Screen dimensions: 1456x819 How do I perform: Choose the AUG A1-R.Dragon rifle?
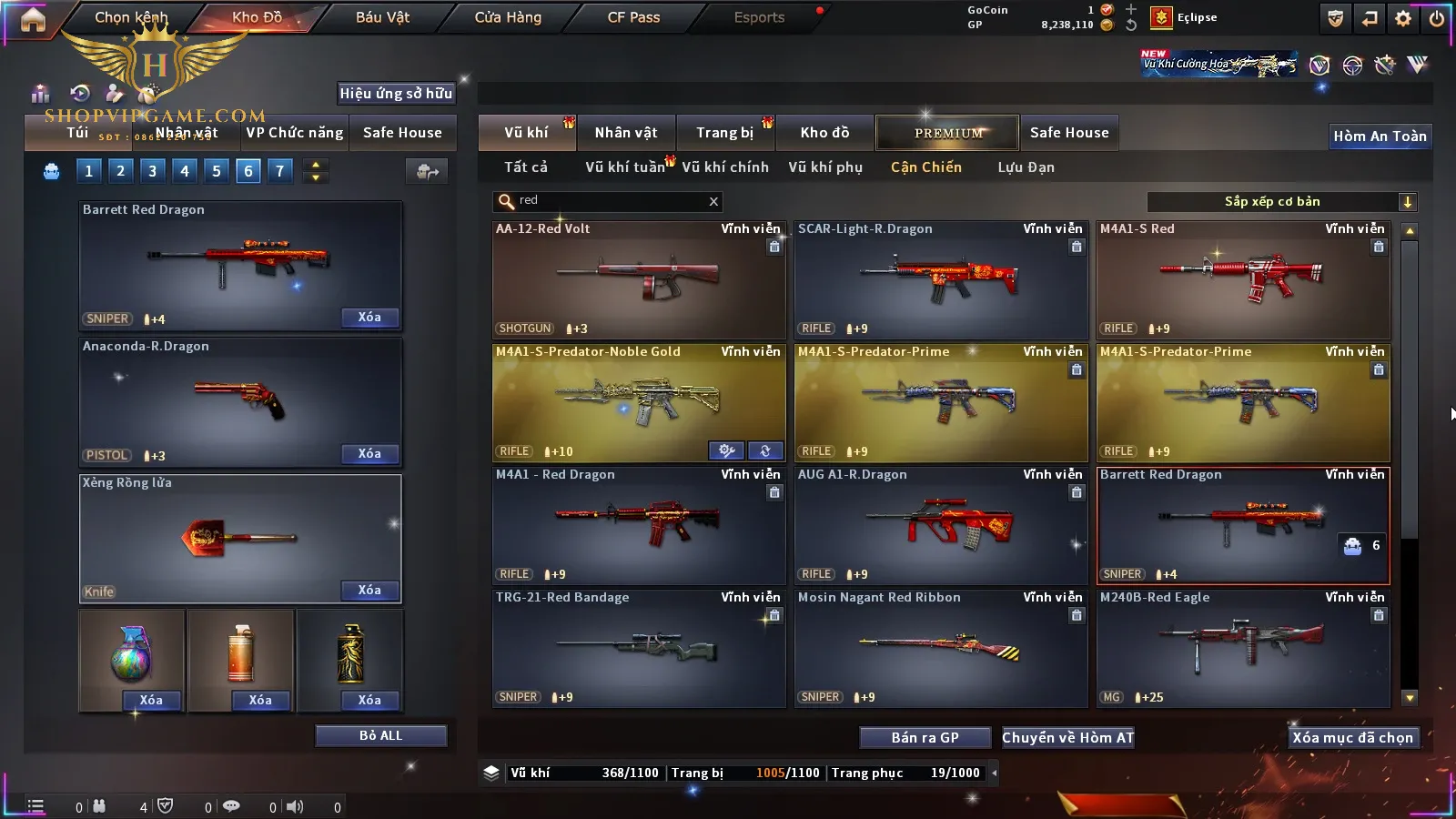[x=941, y=525]
